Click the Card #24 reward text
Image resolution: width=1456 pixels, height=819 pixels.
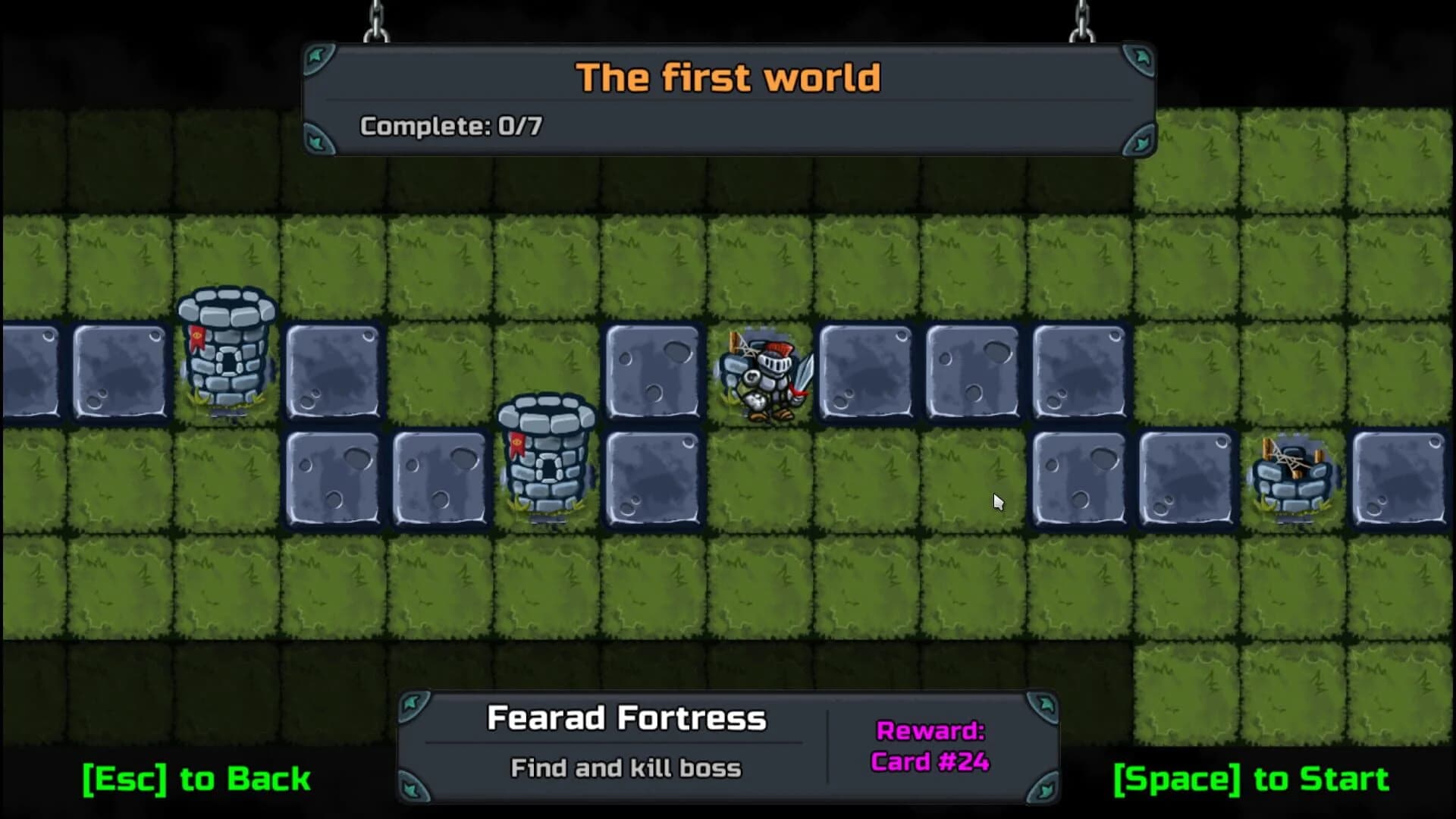[931, 763]
